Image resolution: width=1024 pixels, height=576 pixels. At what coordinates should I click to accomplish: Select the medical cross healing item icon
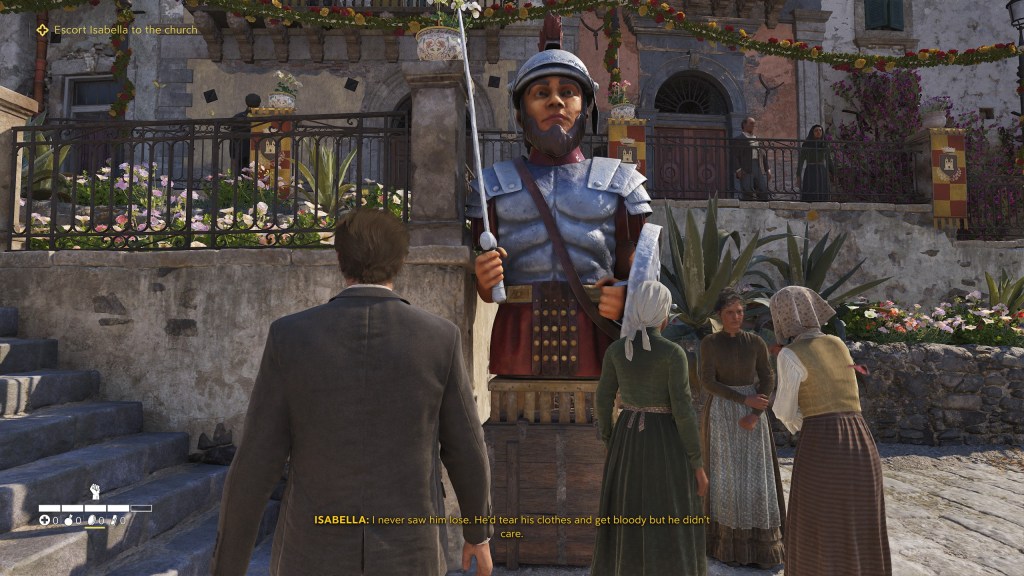point(44,520)
